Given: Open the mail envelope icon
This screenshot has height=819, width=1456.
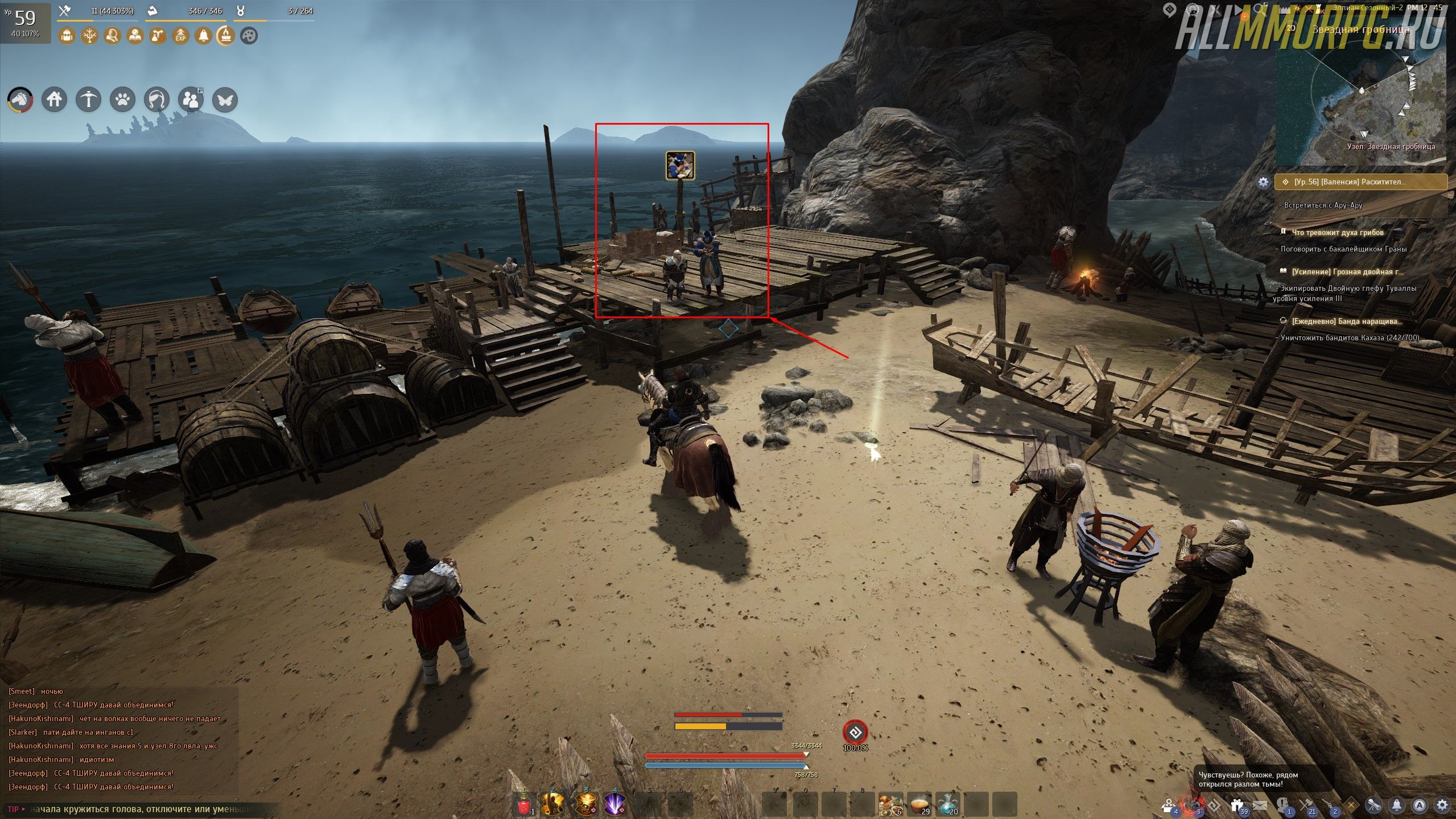Looking at the screenshot, I should point(1259,805).
